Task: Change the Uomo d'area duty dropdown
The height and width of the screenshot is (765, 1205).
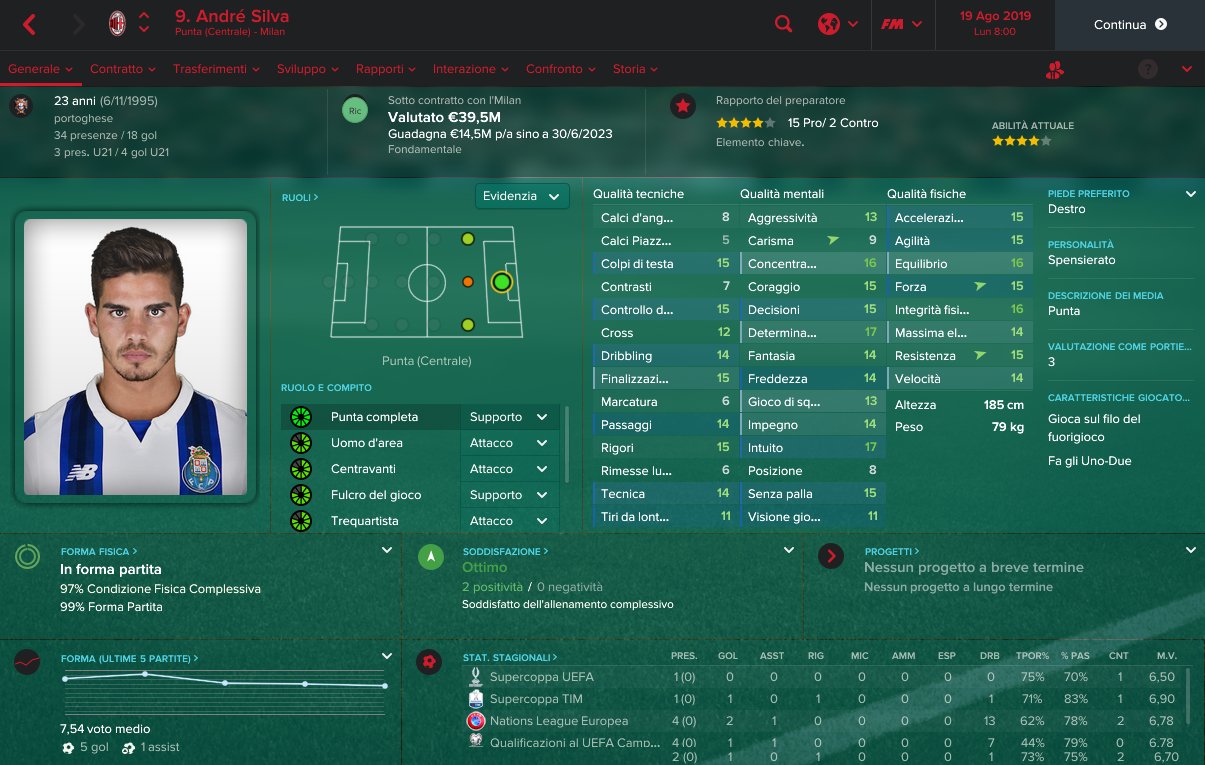Action: tap(510, 443)
